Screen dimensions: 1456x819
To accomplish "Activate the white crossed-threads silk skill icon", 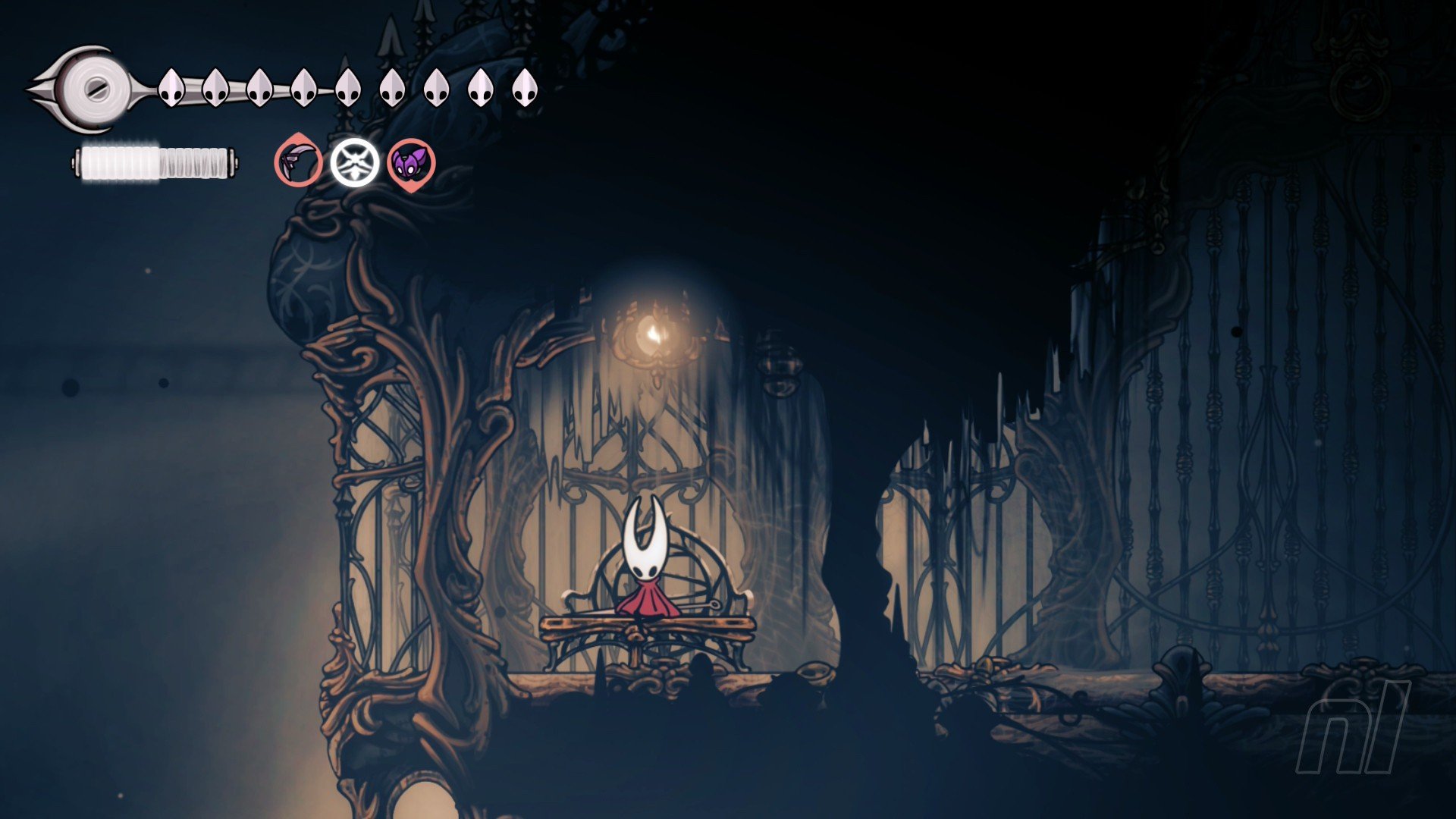I will pyautogui.click(x=354, y=162).
